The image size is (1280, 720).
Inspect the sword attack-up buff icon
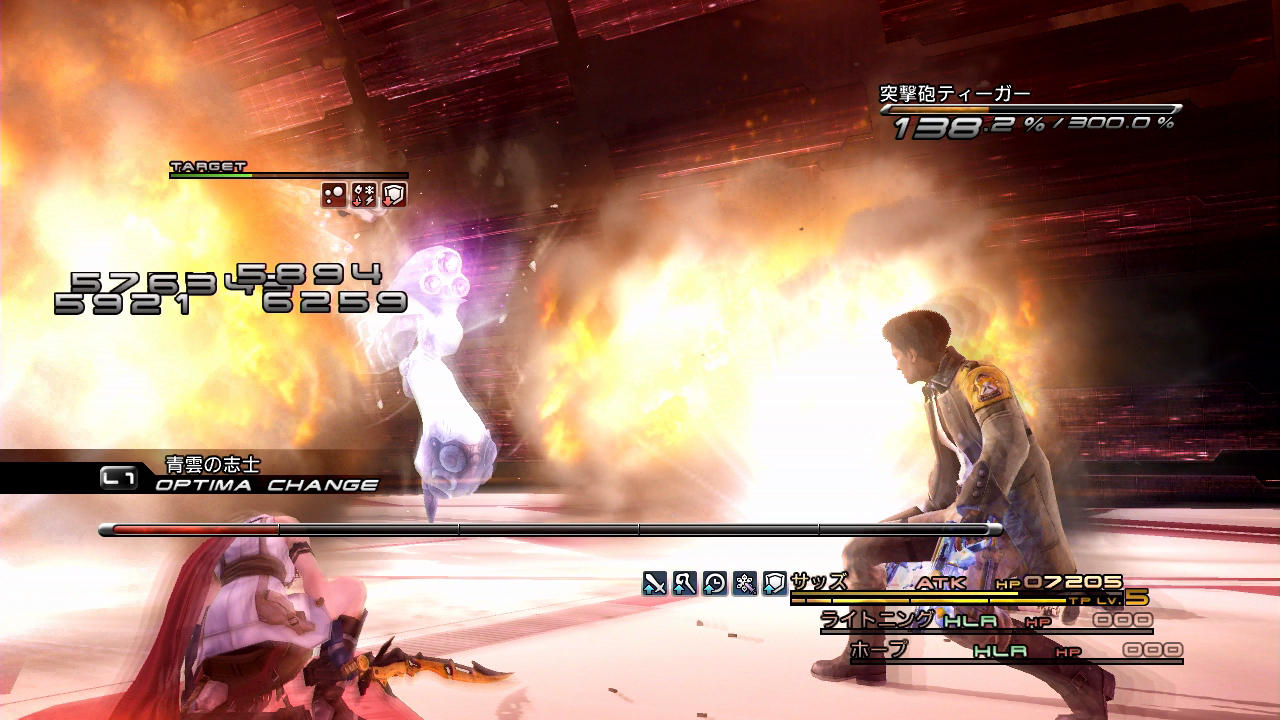pos(654,583)
